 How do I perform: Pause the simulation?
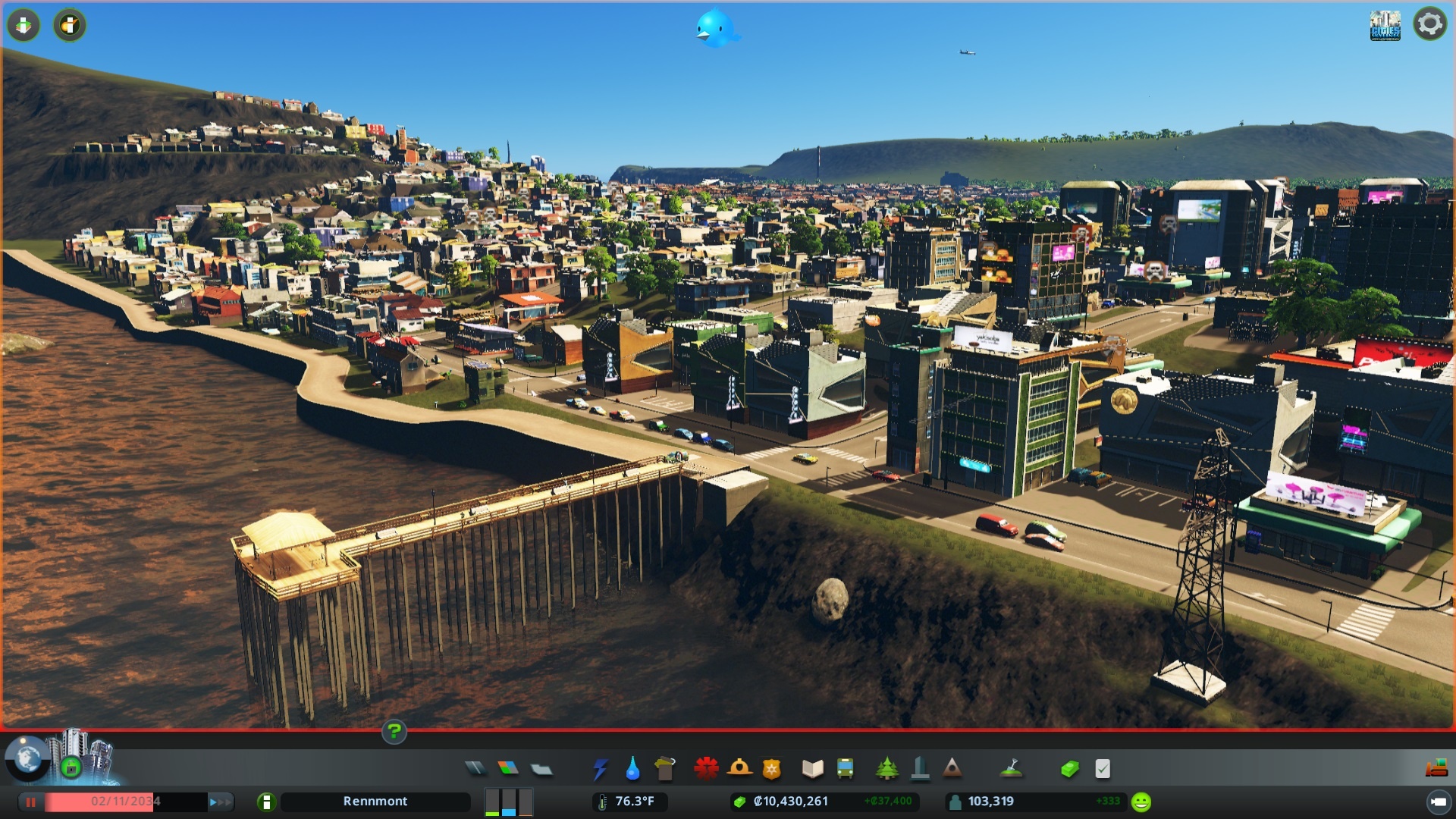click(x=31, y=802)
